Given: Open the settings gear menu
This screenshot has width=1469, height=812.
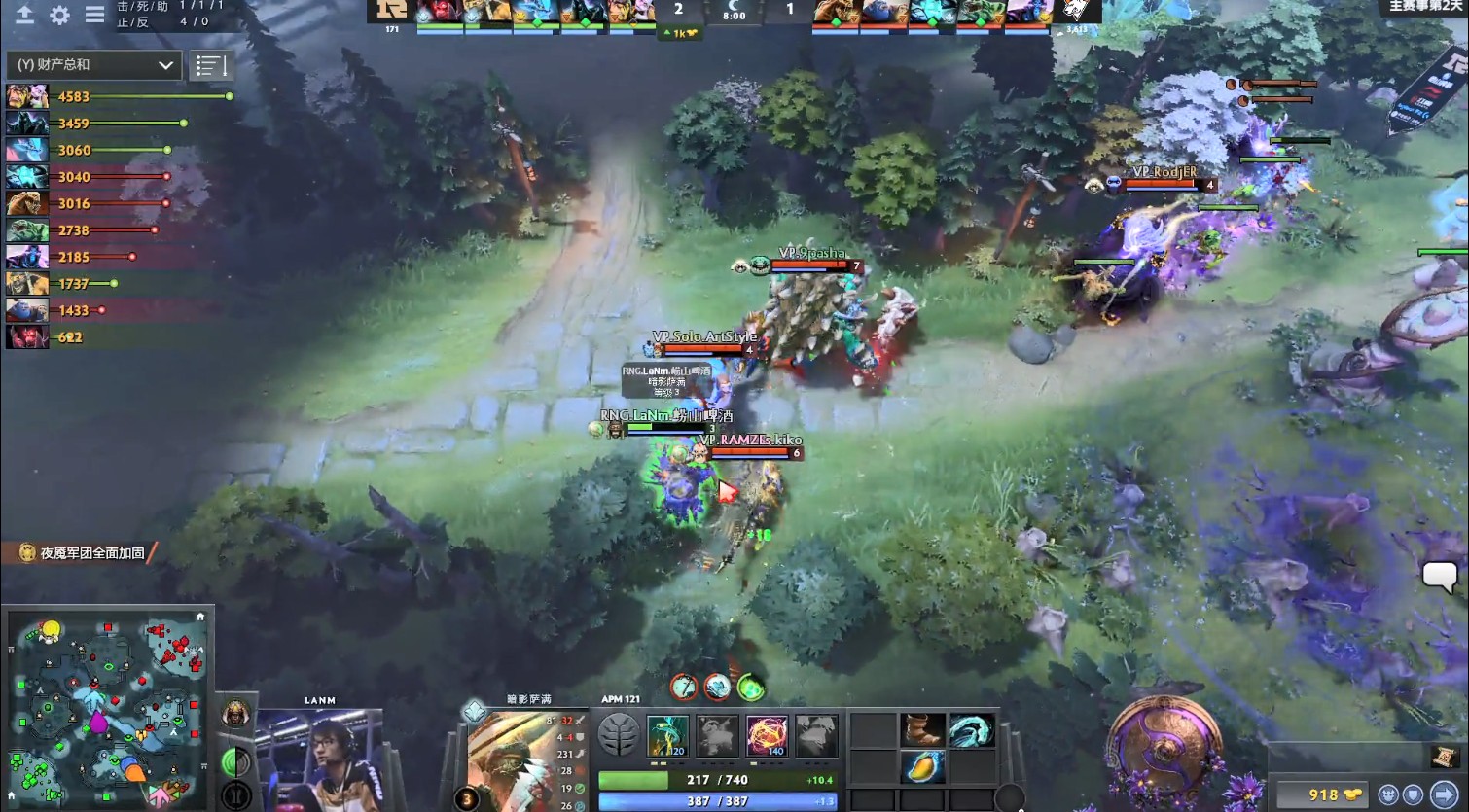Looking at the screenshot, I should 57,16.
